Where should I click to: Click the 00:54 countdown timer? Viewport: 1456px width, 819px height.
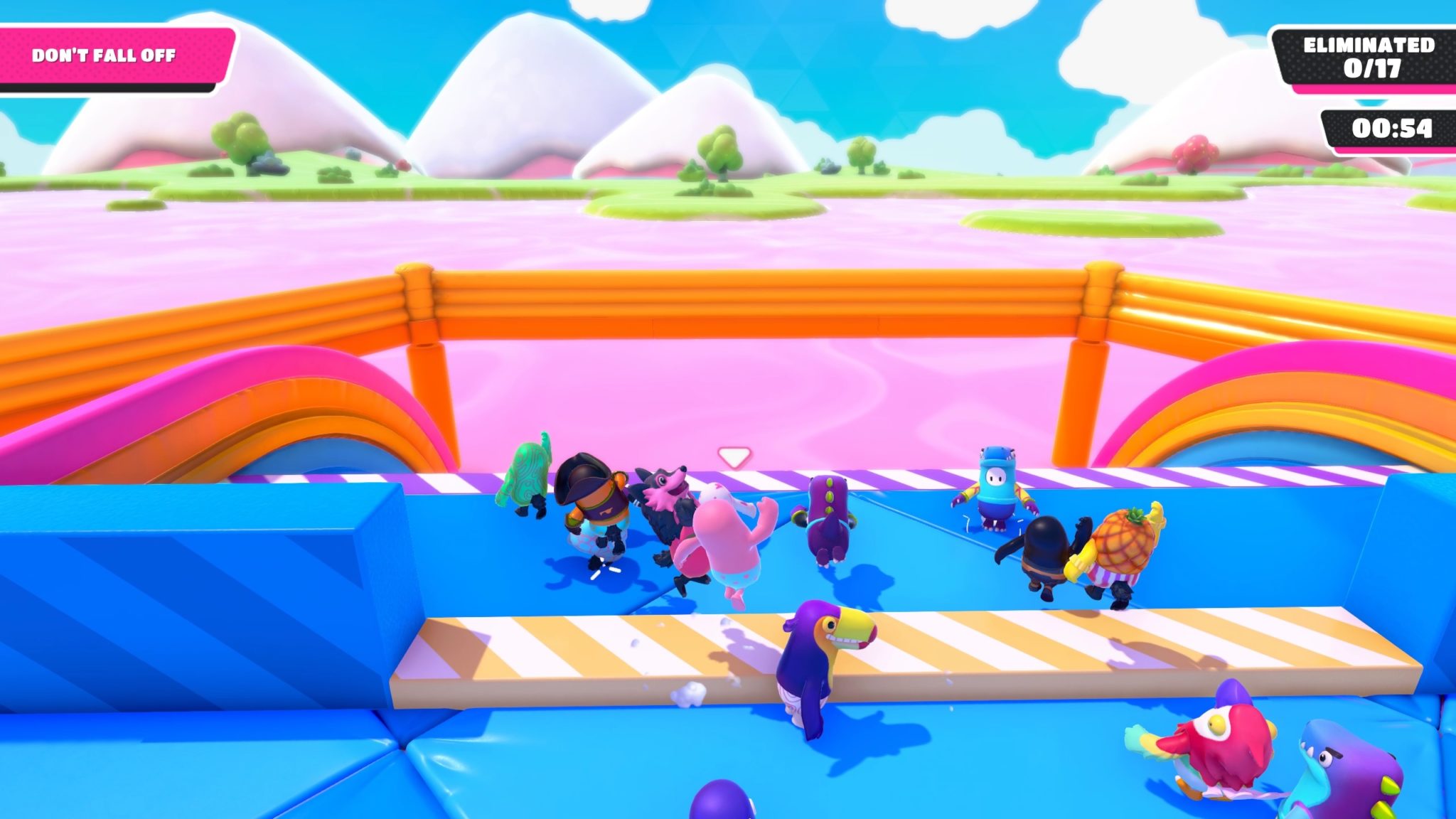[1390, 128]
